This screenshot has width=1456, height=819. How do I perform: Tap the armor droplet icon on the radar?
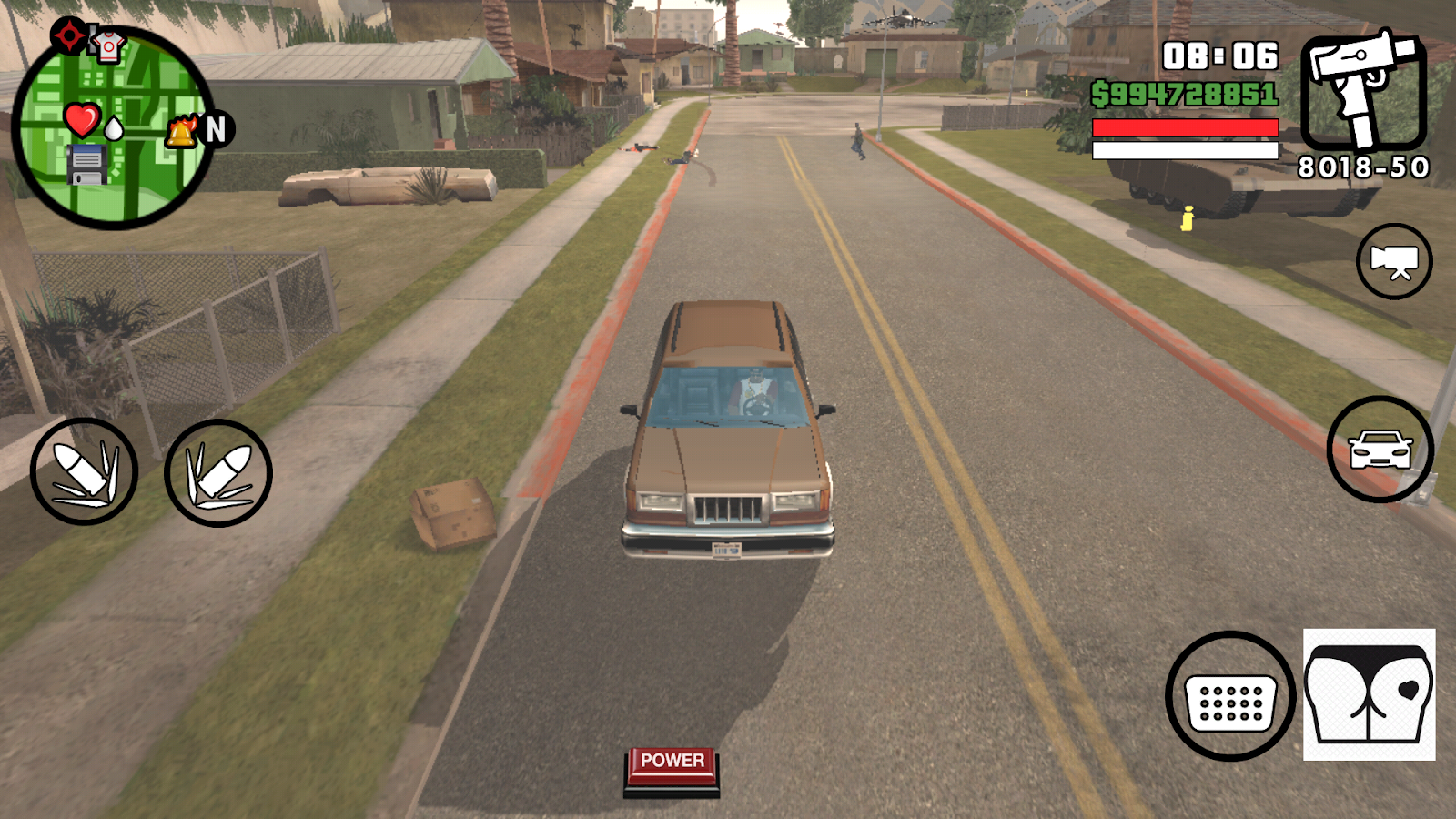[114, 130]
